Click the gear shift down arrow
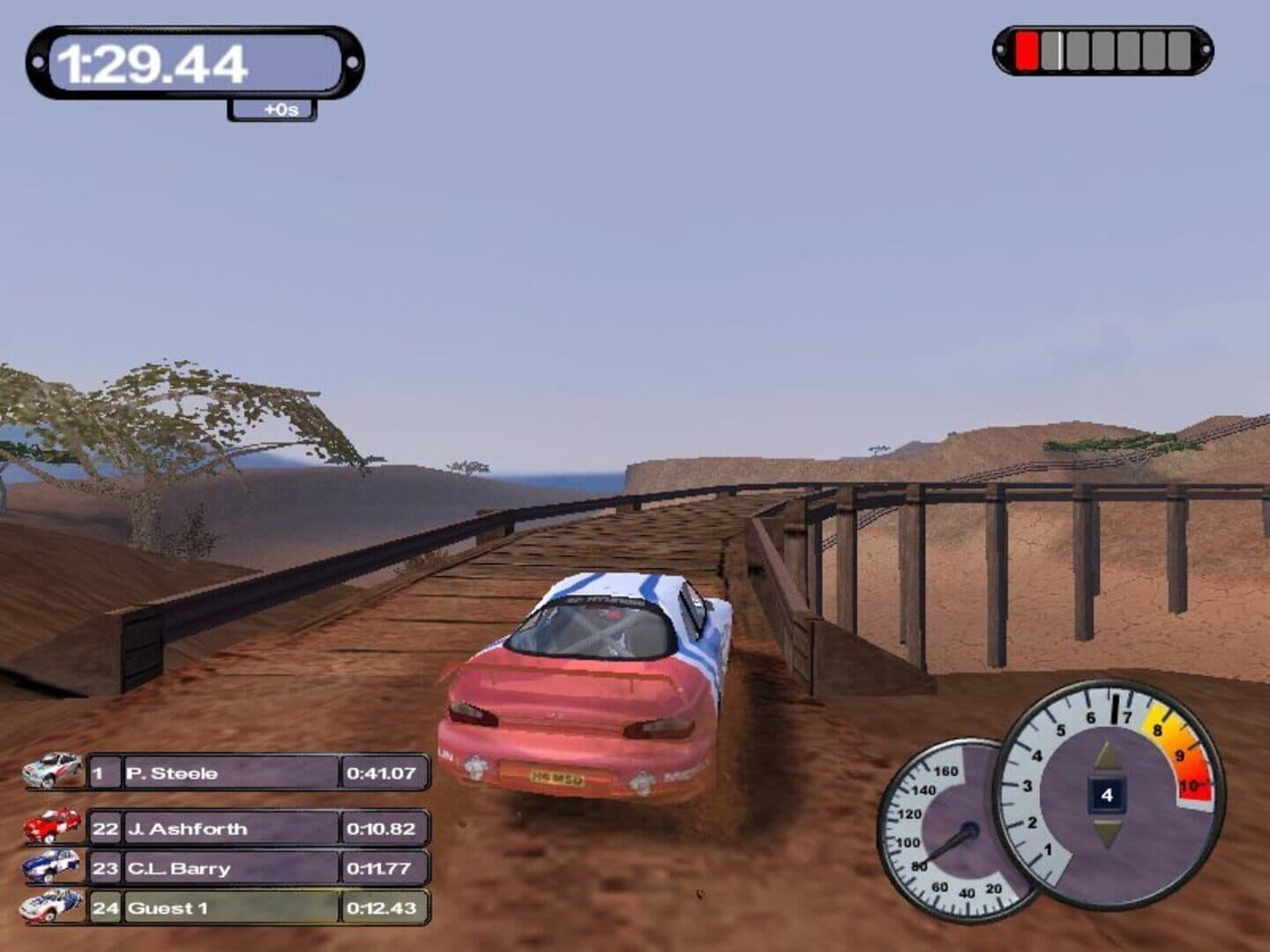The height and width of the screenshot is (952, 1270). pos(1107,831)
